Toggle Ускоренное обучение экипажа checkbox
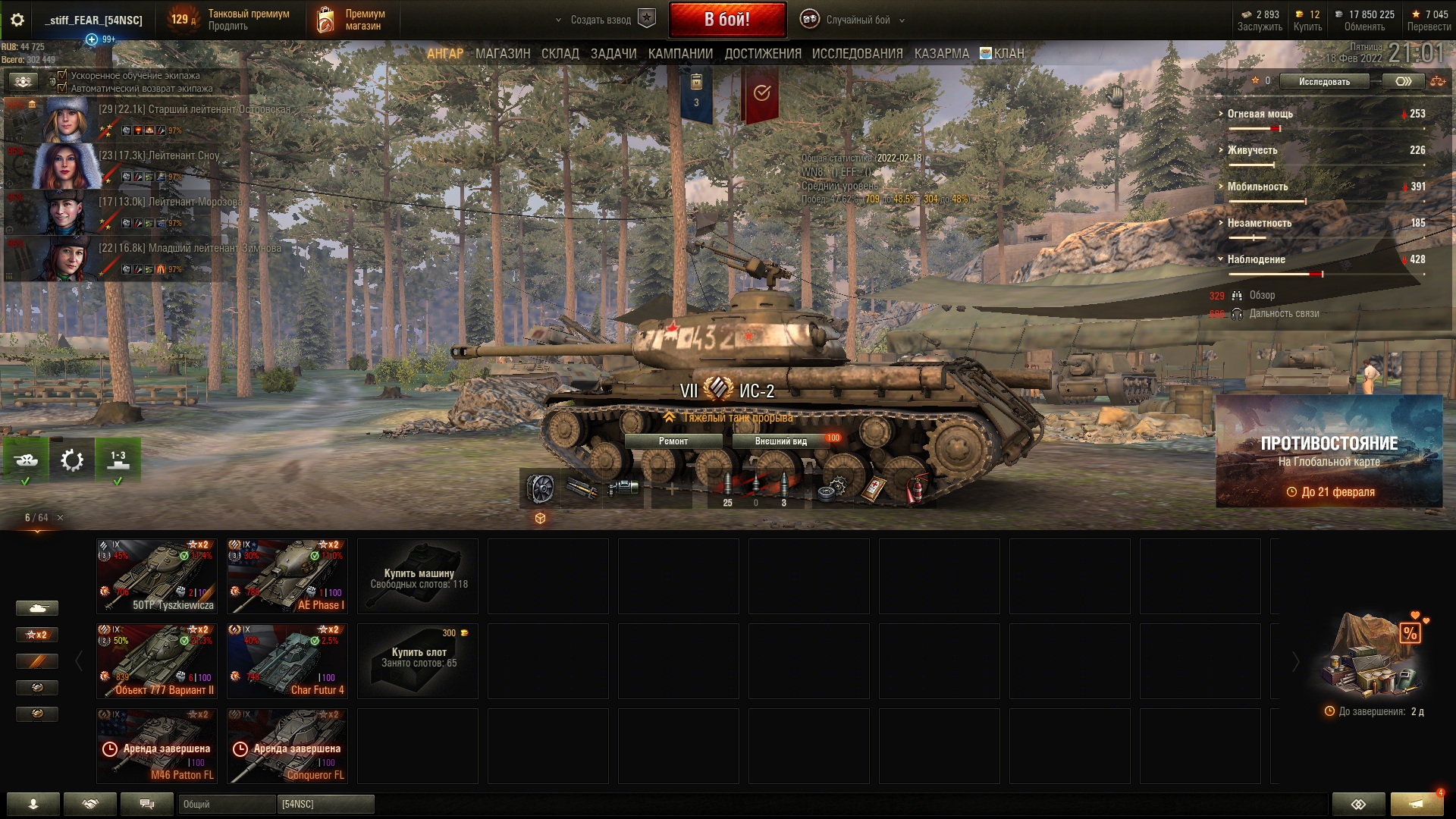Image resolution: width=1456 pixels, height=819 pixels. coord(62,76)
